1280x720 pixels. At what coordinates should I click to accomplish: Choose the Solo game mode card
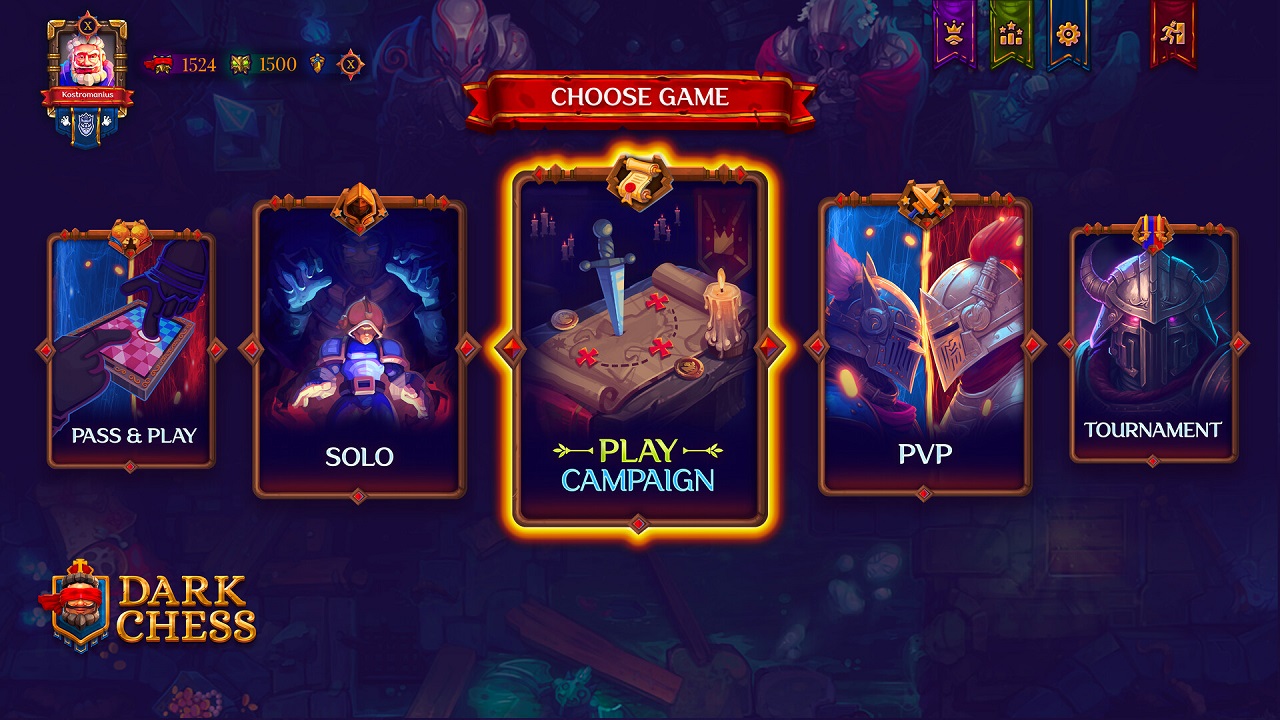[360, 350]
